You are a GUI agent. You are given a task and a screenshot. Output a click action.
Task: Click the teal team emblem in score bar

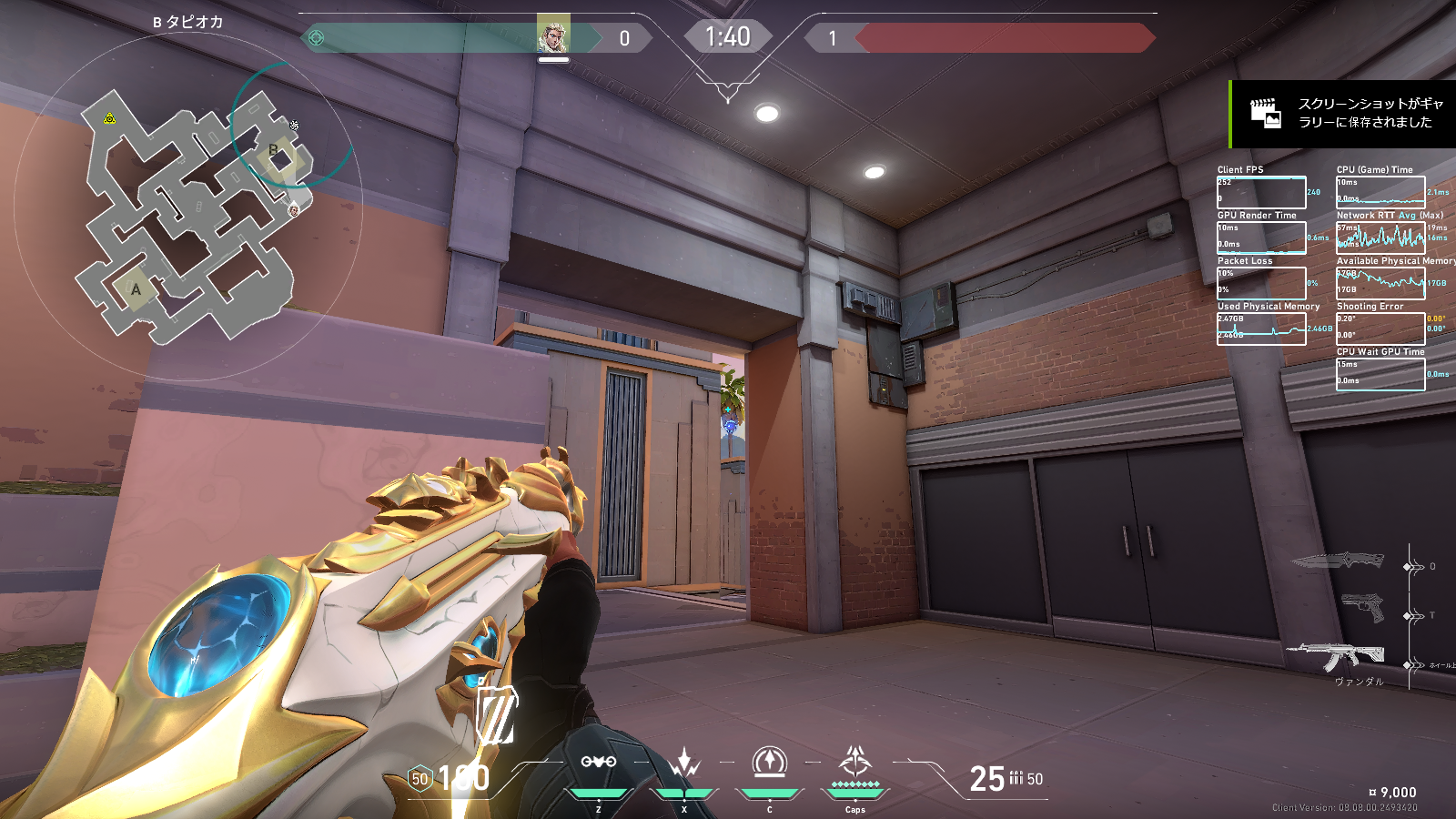pos(317,38)
